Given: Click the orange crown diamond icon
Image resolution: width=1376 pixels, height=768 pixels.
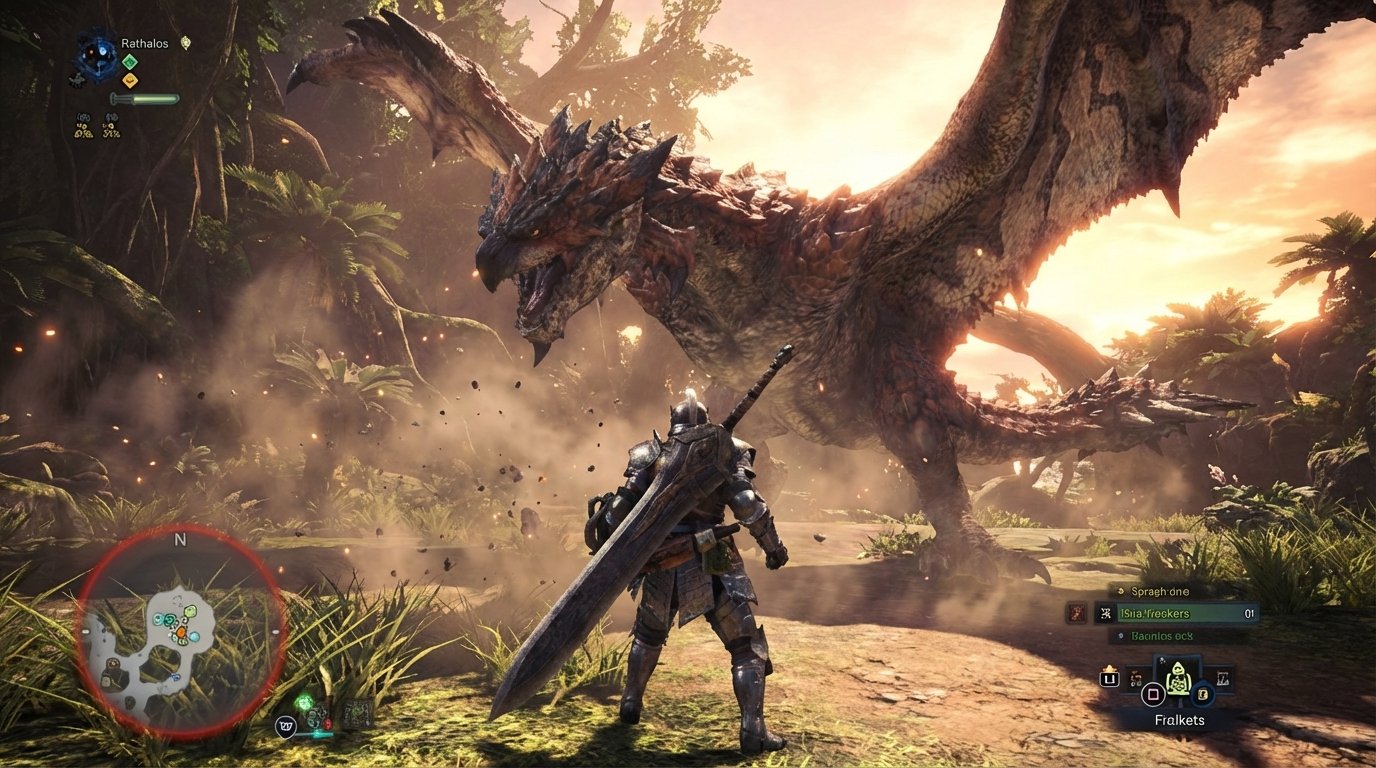Looking at the screenshot, I should (130, 79).
